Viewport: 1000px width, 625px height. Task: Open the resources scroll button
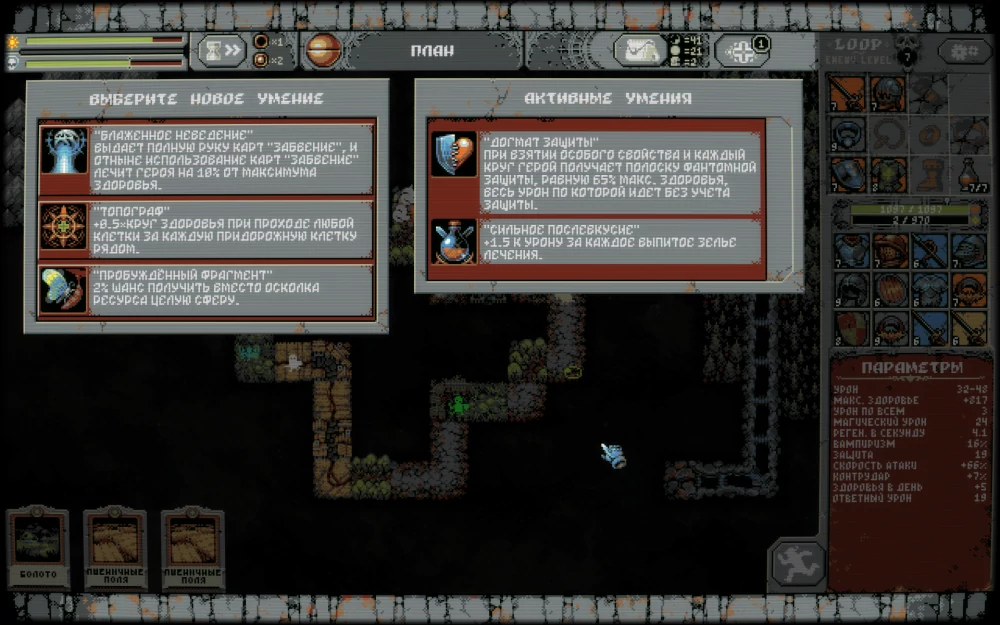[640, 50]
